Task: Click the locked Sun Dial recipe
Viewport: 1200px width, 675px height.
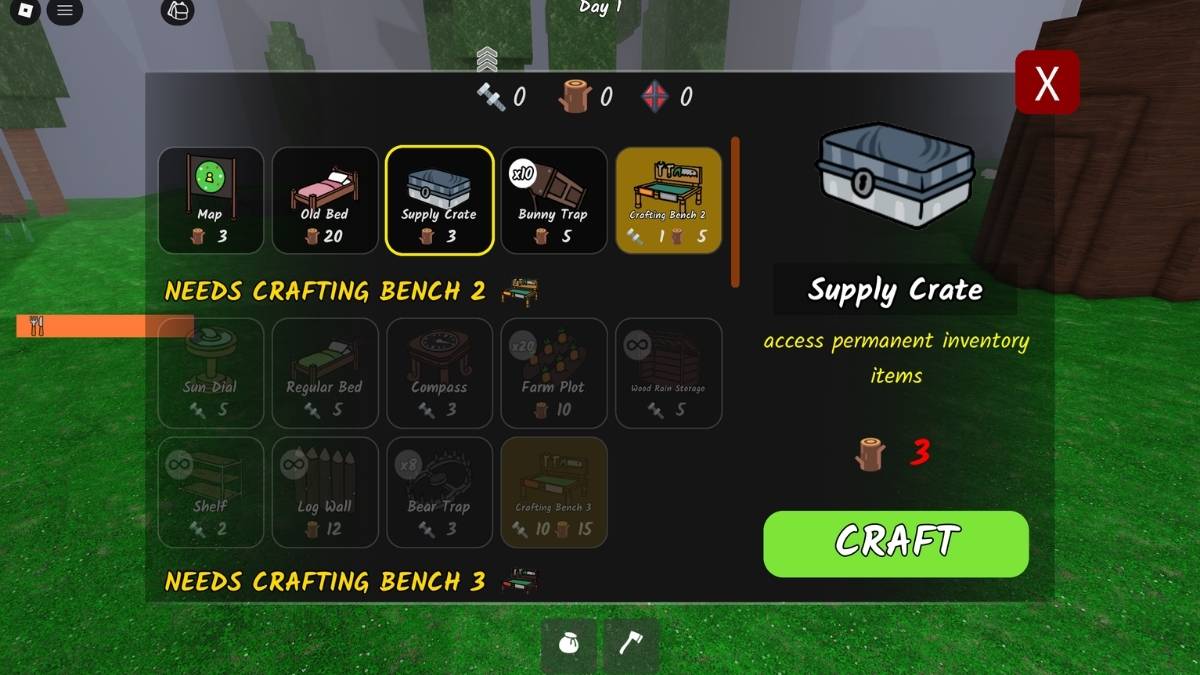Action: [211, 372]
